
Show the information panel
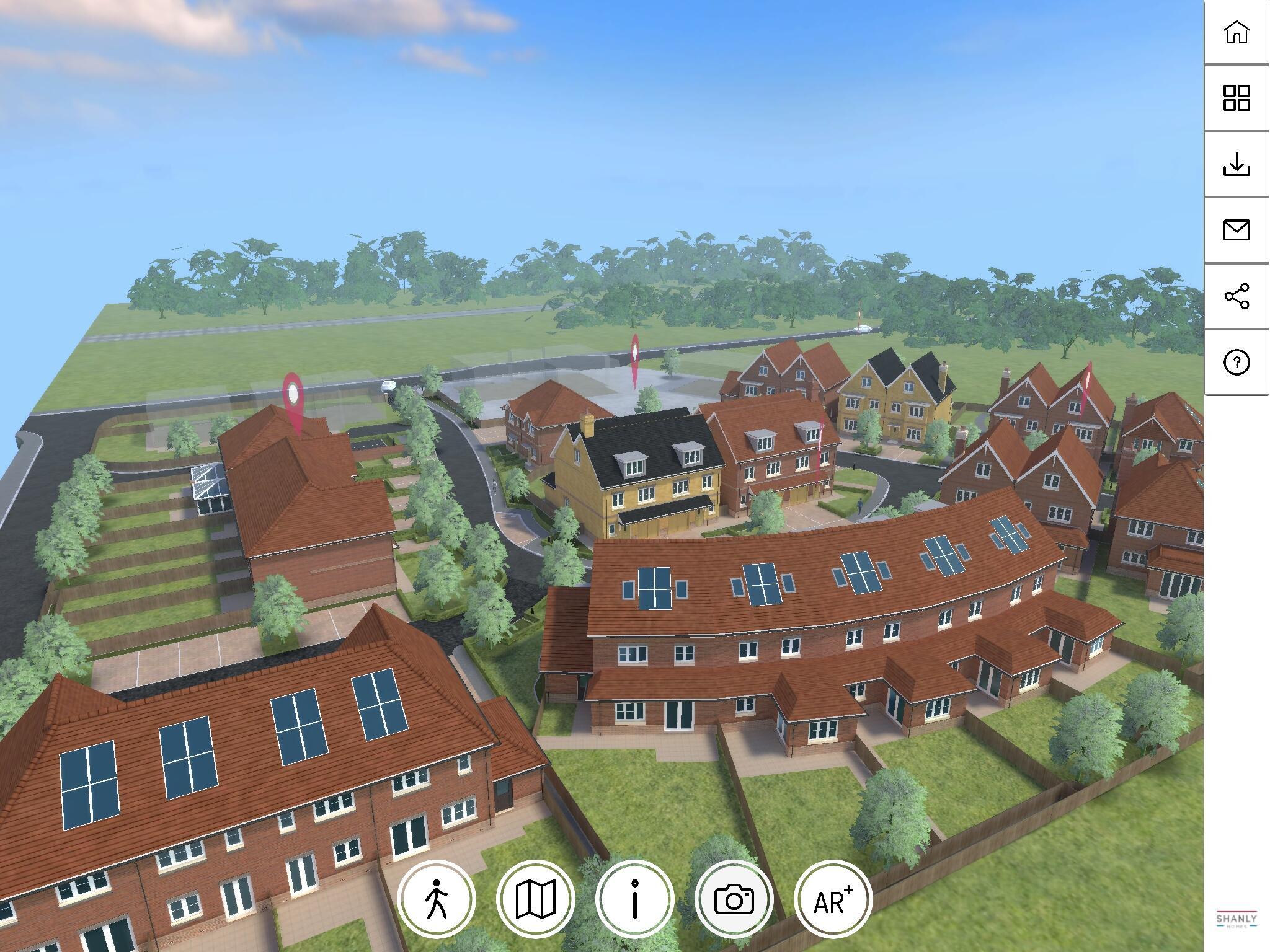point(635,899)
